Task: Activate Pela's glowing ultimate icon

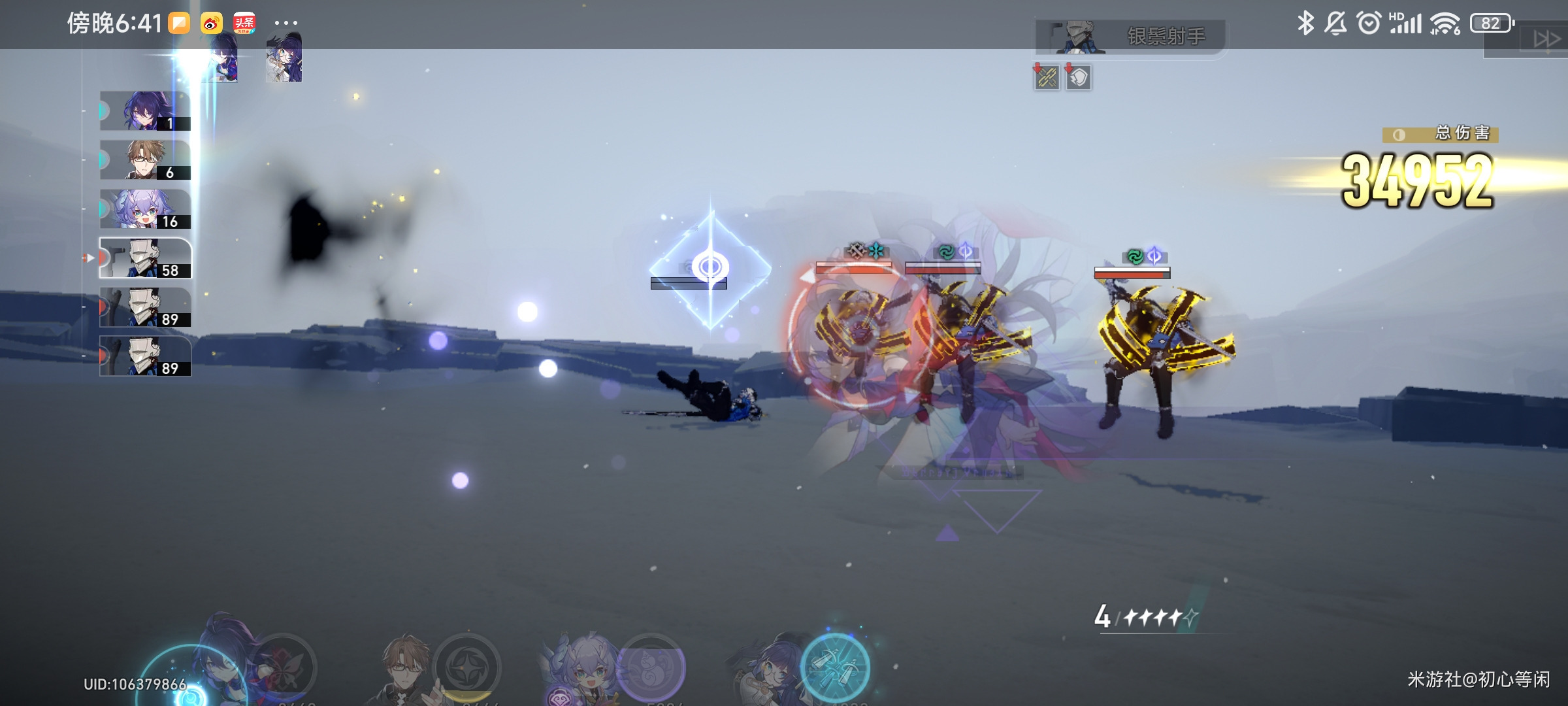Action: (835, 667)
